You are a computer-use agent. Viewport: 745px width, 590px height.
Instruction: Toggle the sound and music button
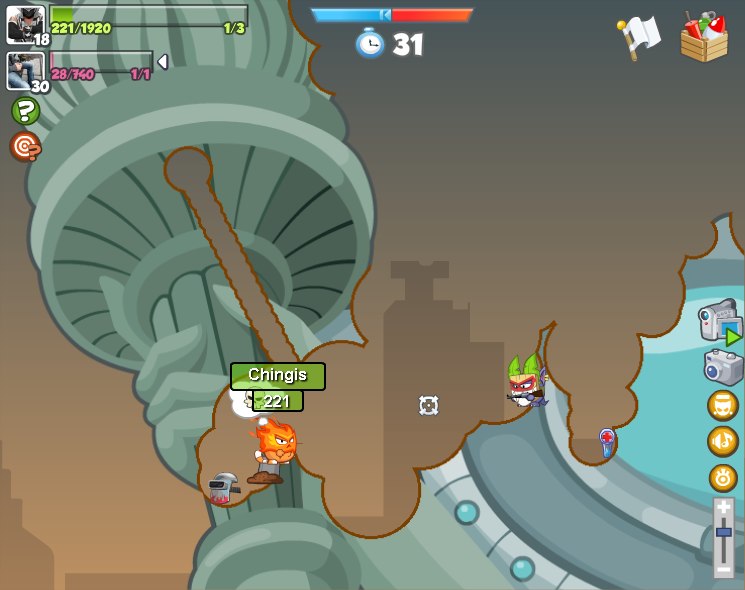click(723, 441)
